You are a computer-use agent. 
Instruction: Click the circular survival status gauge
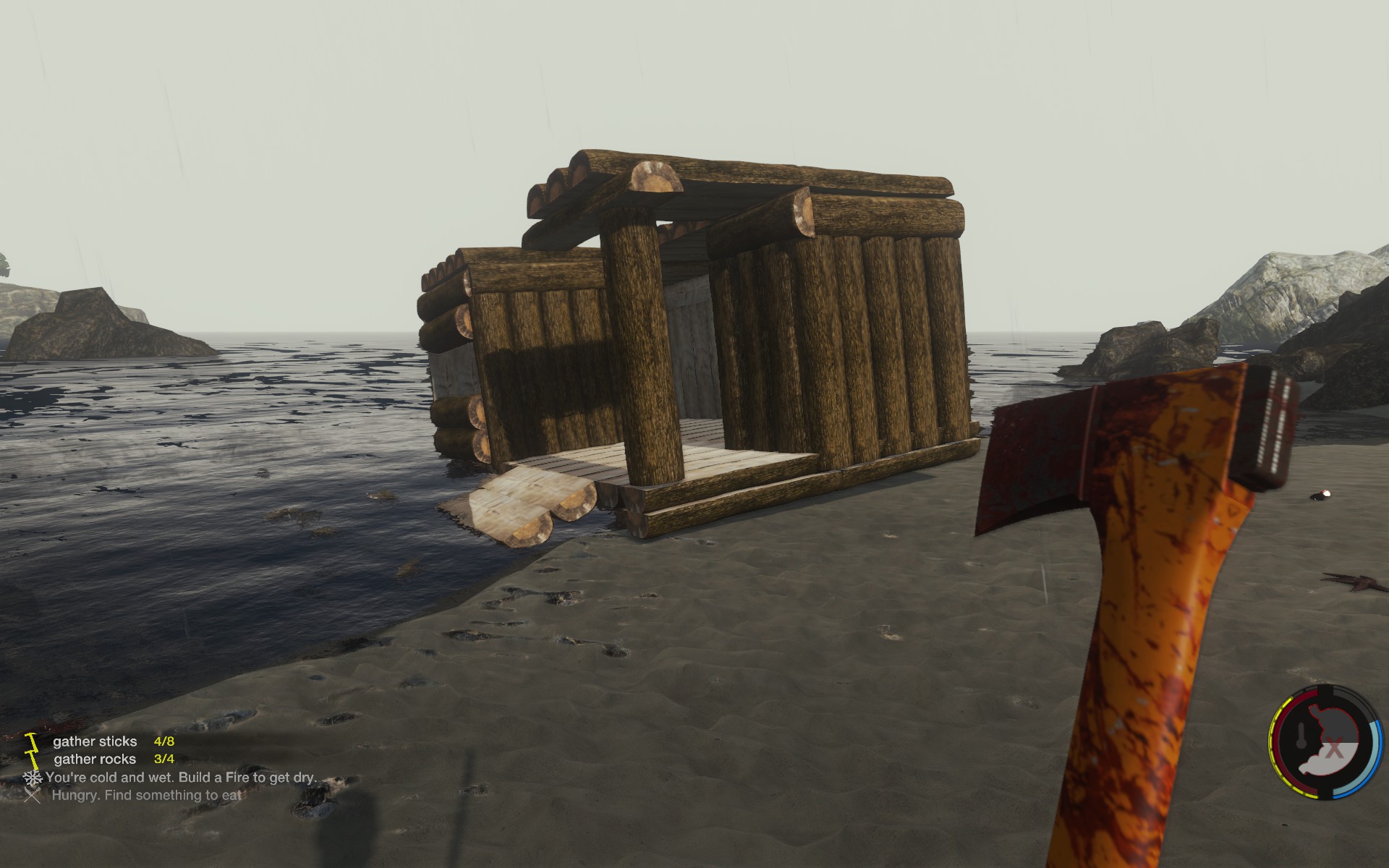(1323, 741)
